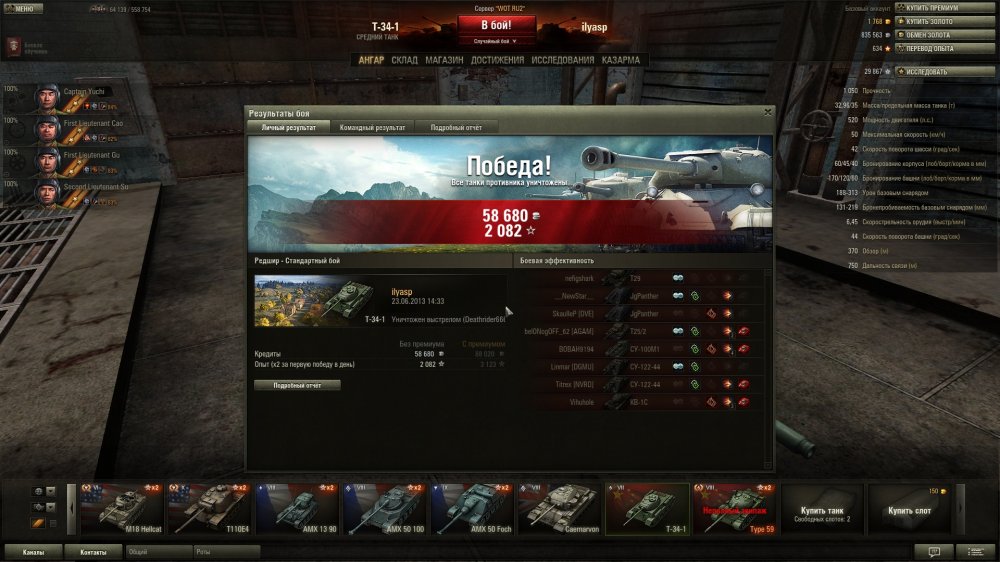
Task: Open the Каналы chat button
Action: click(32, 551)
